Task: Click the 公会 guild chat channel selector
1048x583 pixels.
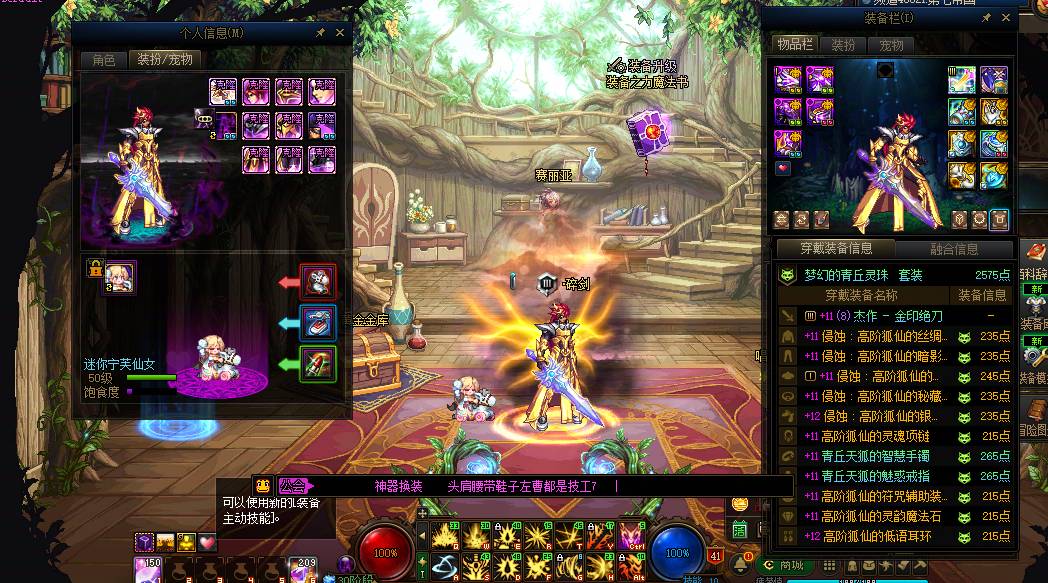Action: click(x=296, y=486)
